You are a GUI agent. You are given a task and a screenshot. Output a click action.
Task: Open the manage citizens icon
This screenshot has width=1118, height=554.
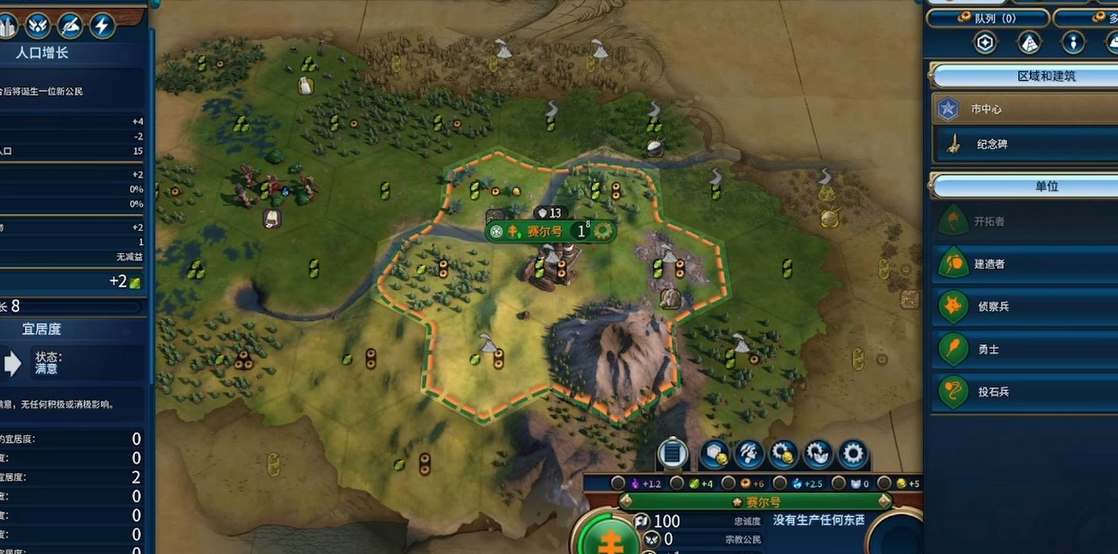(748, 454)
